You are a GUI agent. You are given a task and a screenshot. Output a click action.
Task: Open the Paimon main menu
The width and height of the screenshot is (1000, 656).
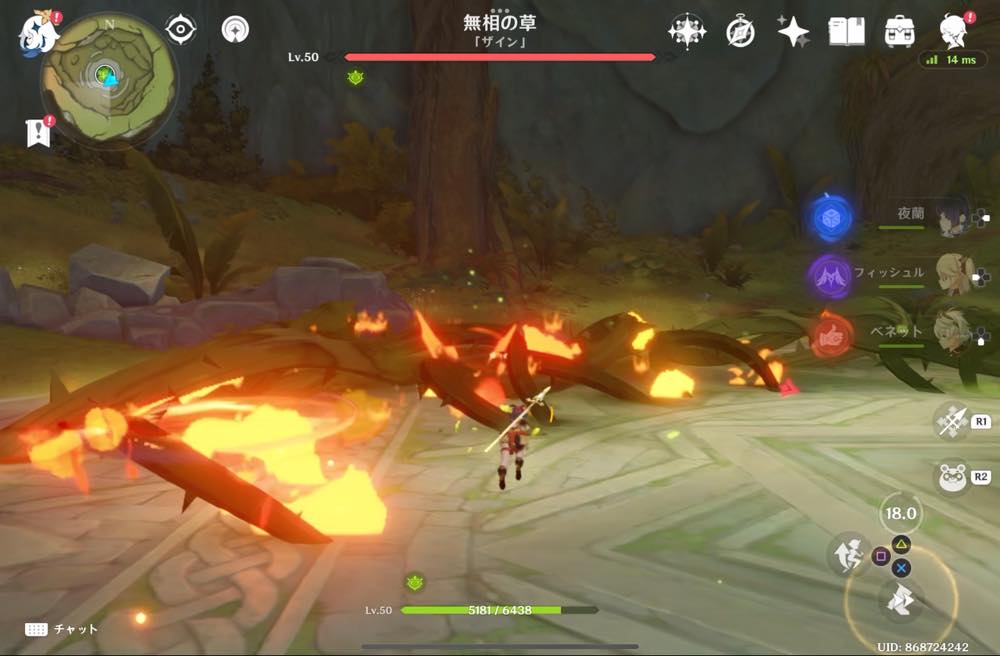coord(36,32)
